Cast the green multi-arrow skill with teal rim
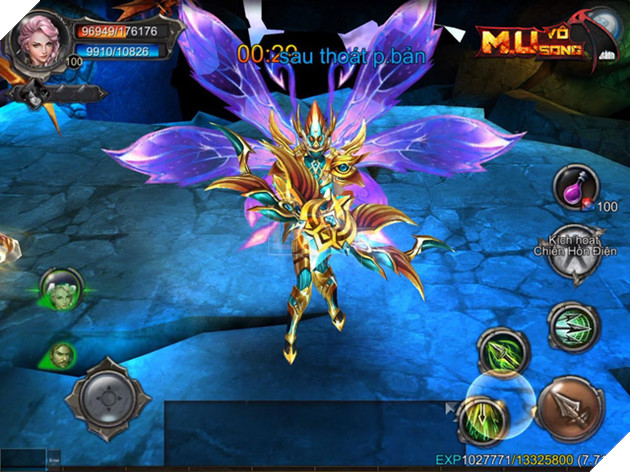 coord(573,327)
